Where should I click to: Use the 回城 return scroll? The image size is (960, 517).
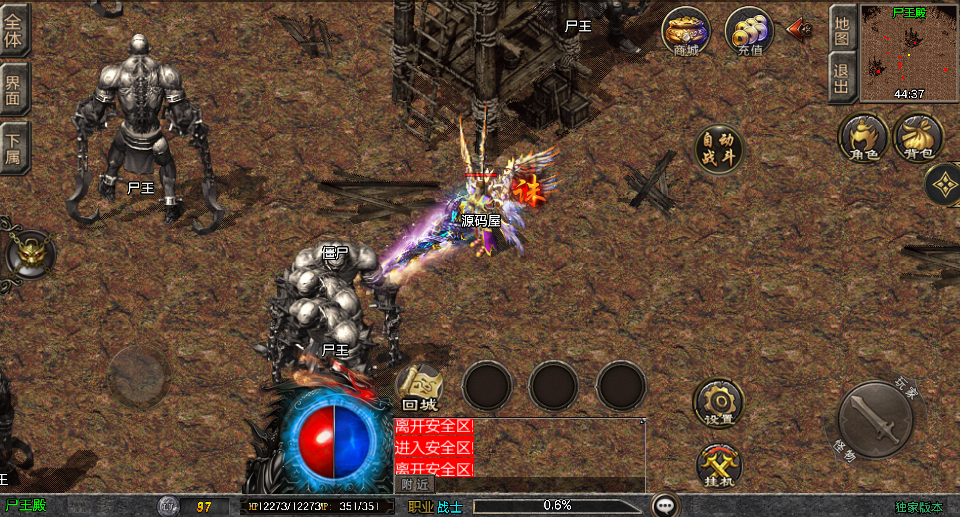click(420, 386)
